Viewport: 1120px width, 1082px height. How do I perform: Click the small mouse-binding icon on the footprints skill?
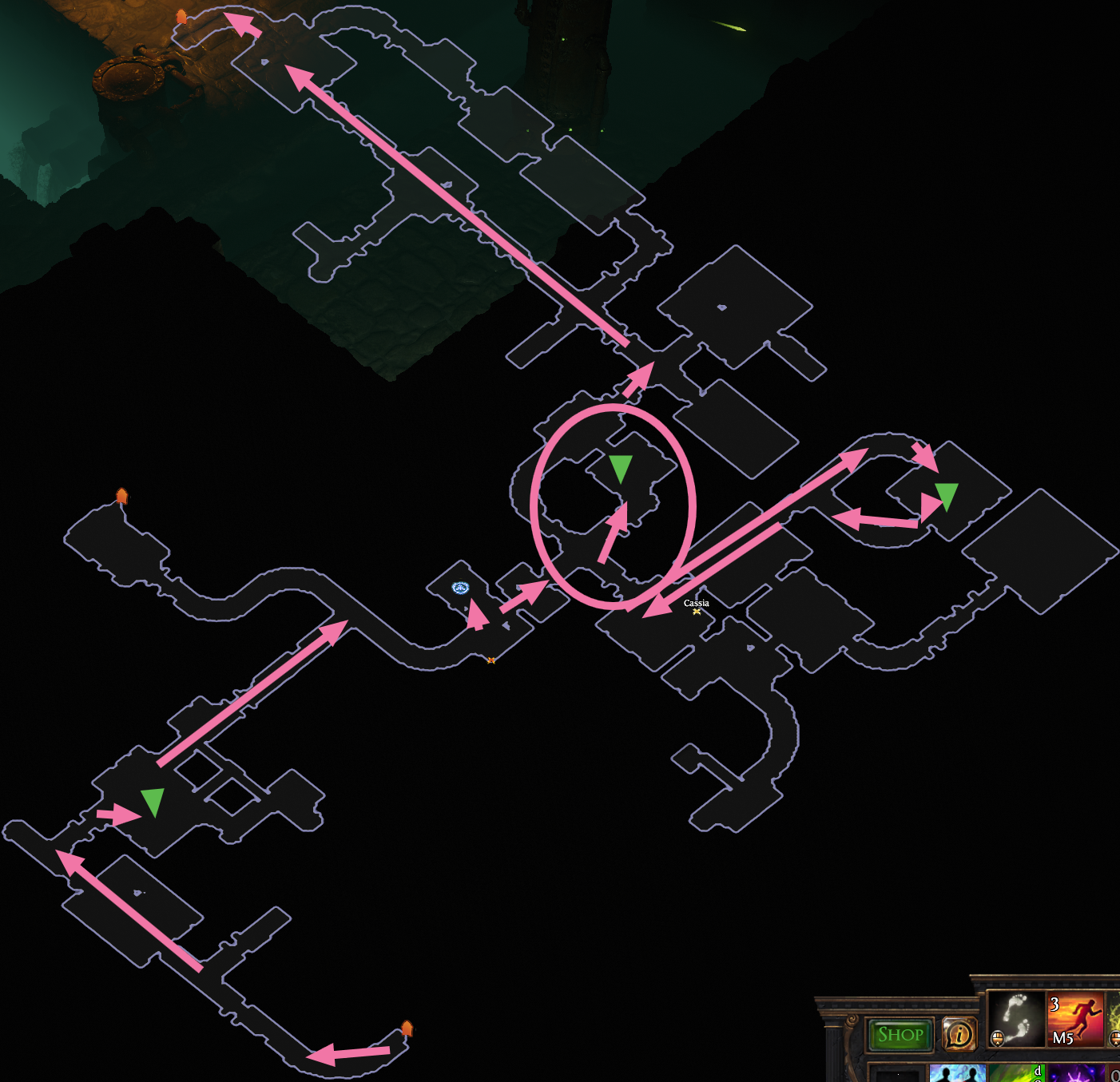pos(996,1038)
